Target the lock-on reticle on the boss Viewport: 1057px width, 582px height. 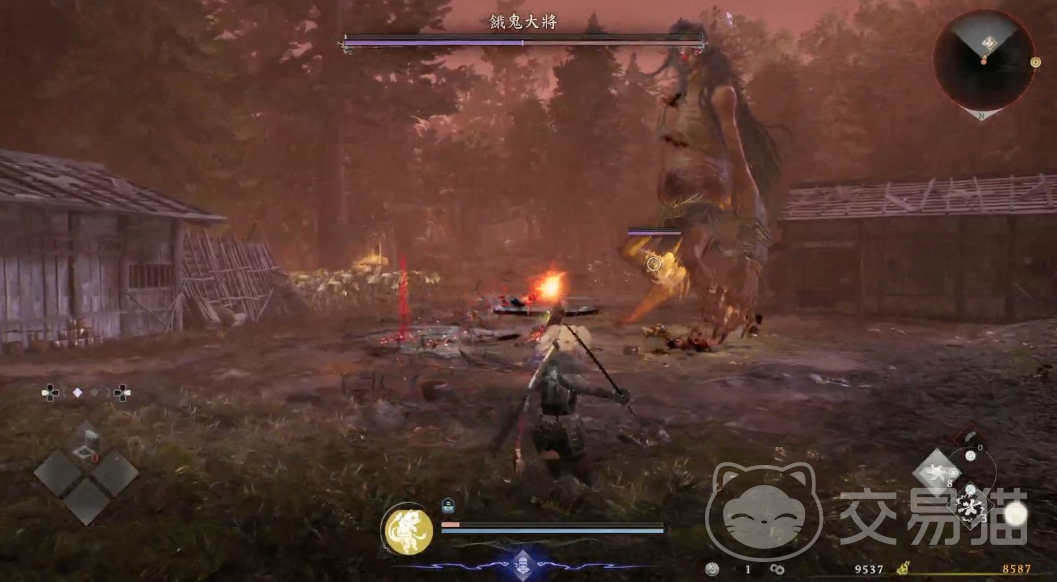653,263
